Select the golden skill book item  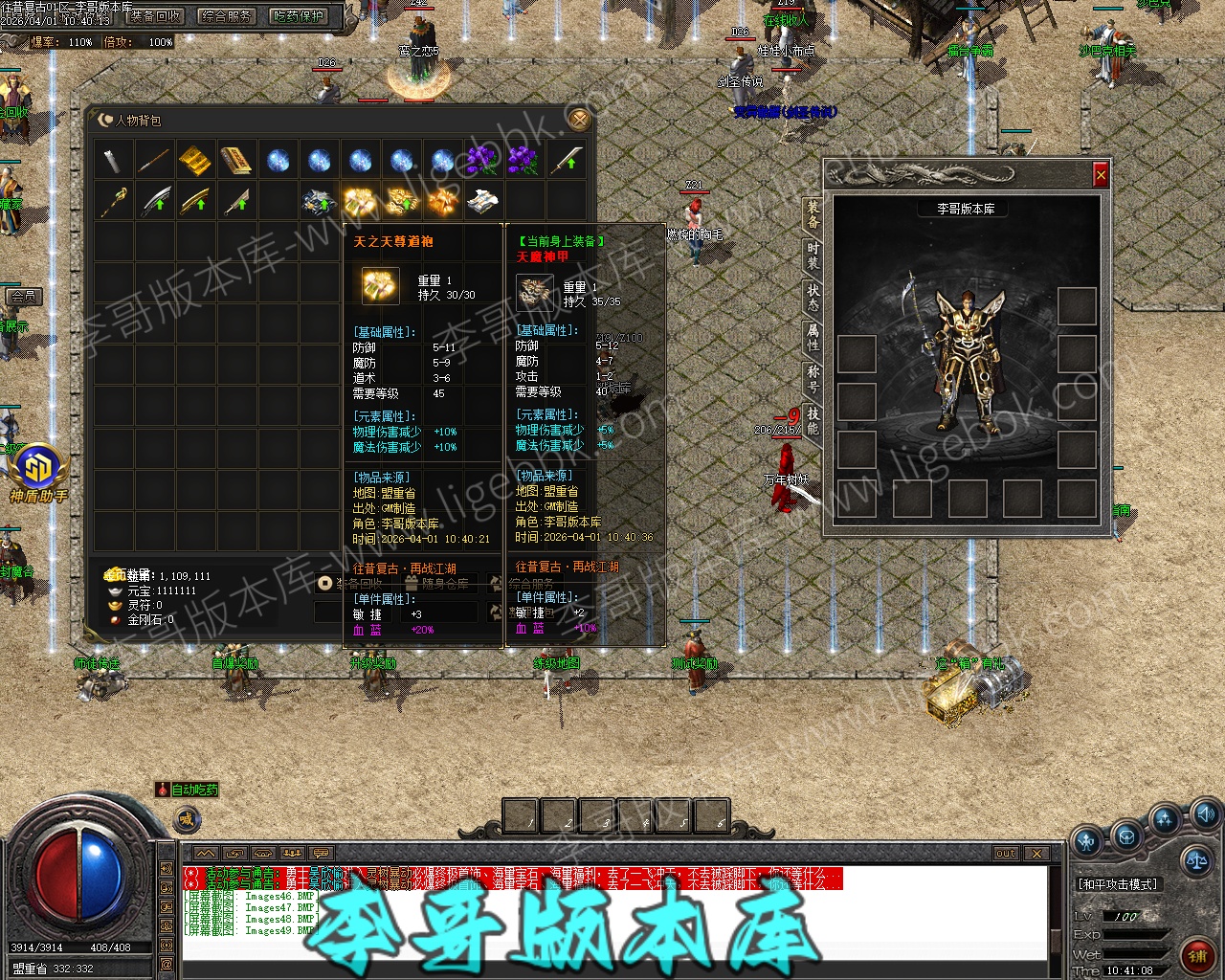tap(236, 160)
